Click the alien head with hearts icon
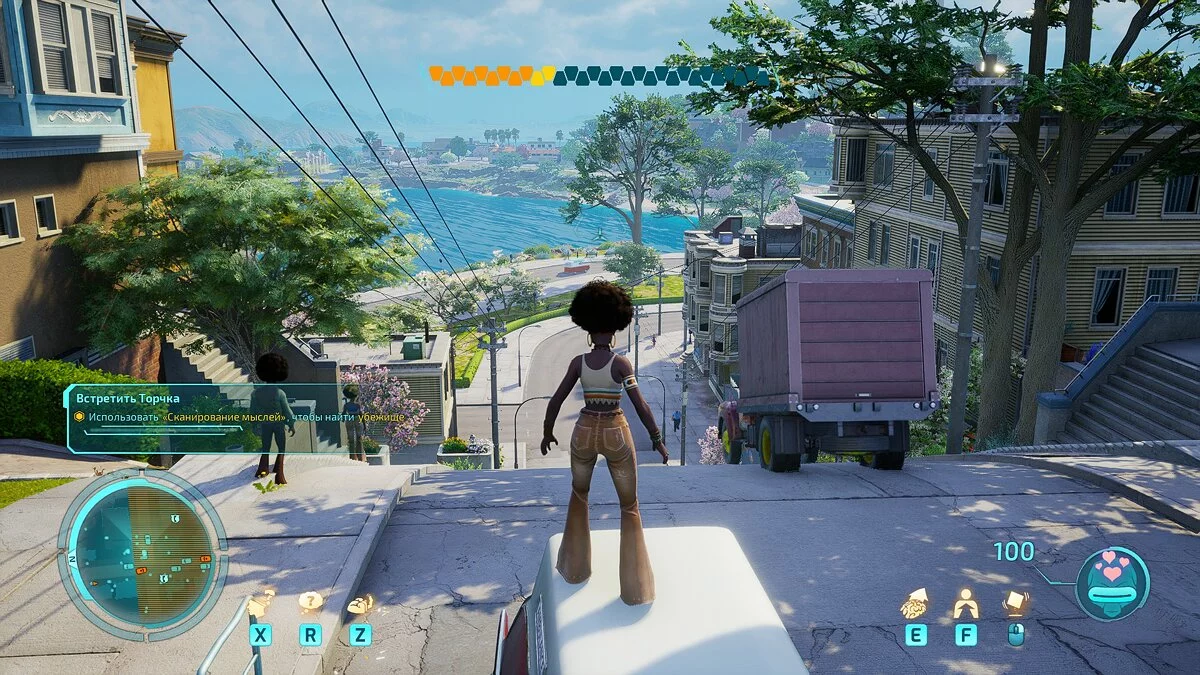The image size is (1200, 675). (1112, 583)
